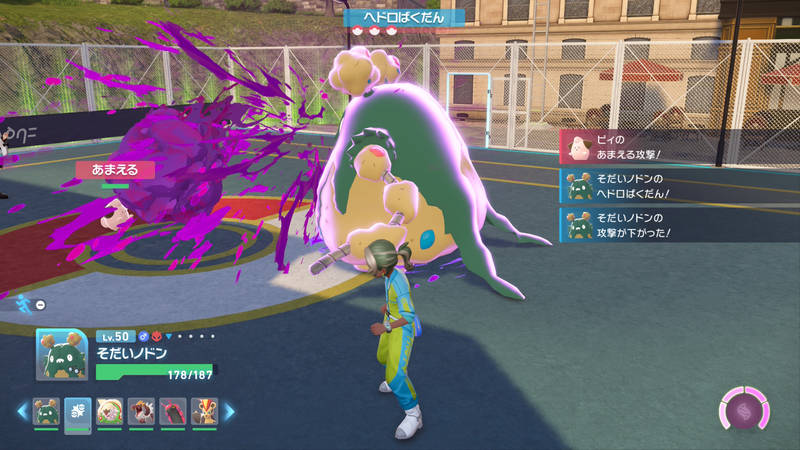Viewport: 800px width, 450px height.
Task: Select the highlighted white burst party slot
Action: coord(78,411)
